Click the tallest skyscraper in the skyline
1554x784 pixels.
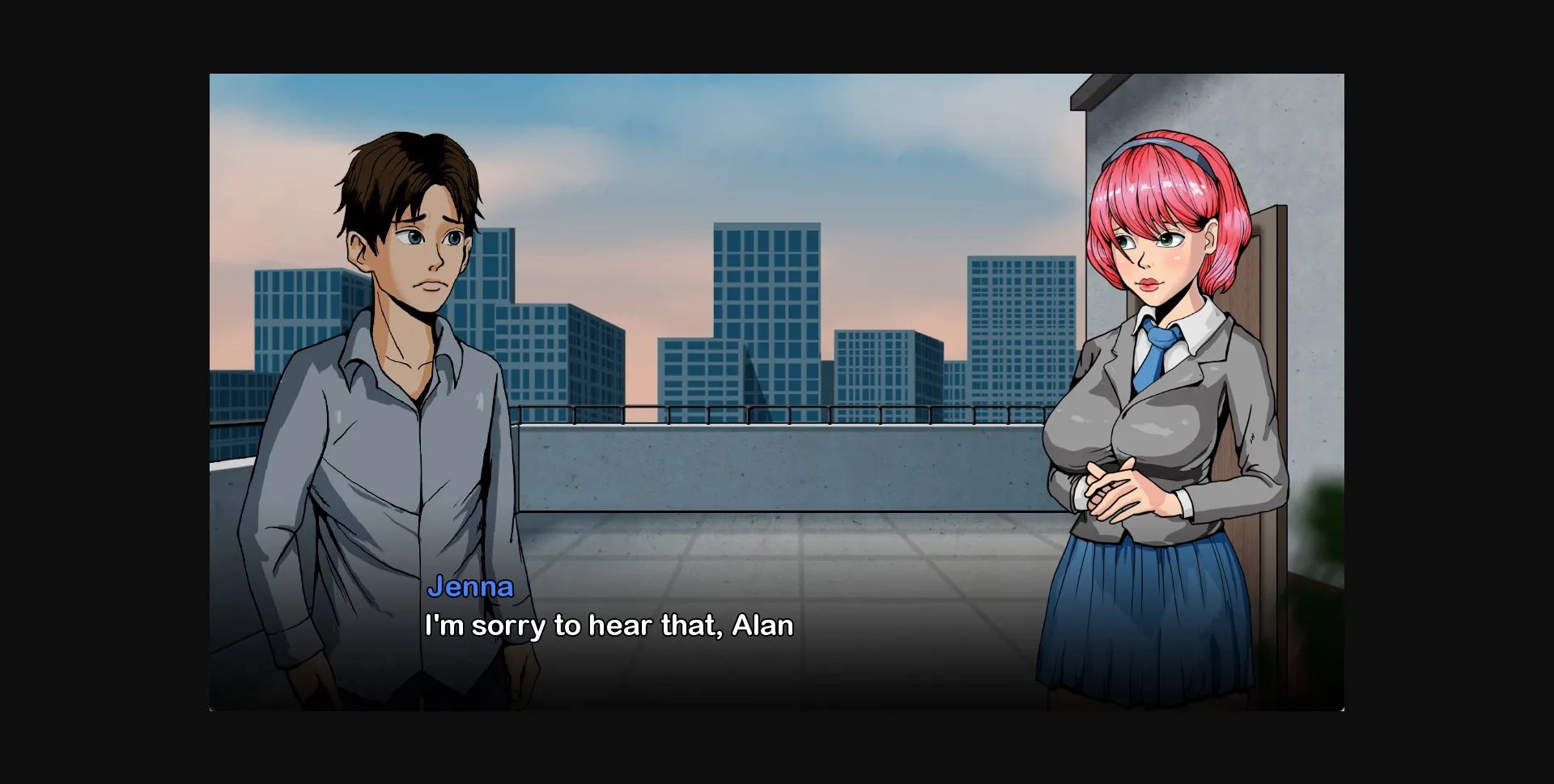(x=765, y=307)
